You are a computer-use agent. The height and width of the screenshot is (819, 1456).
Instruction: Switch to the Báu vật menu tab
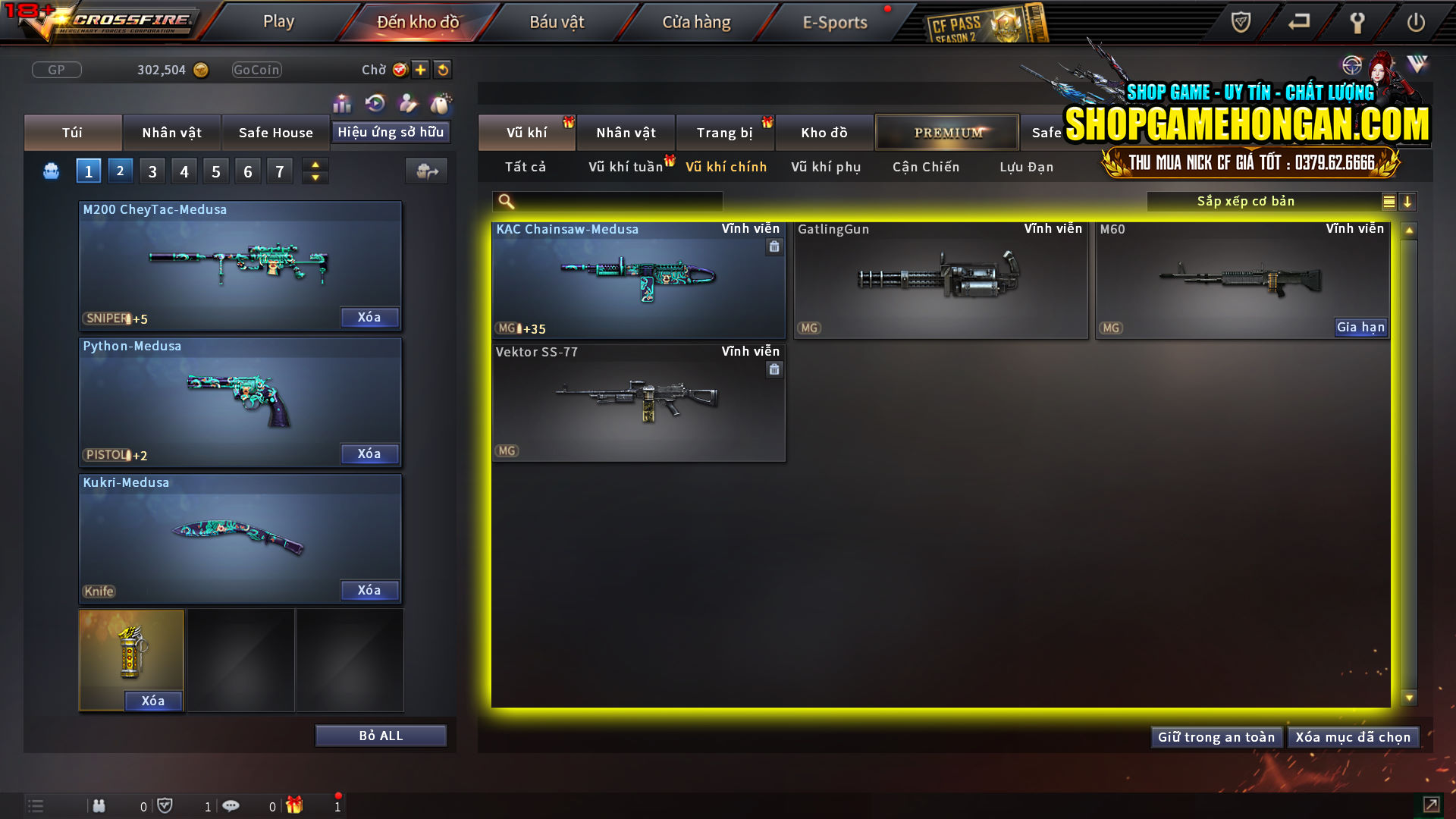tap(558, 21)
